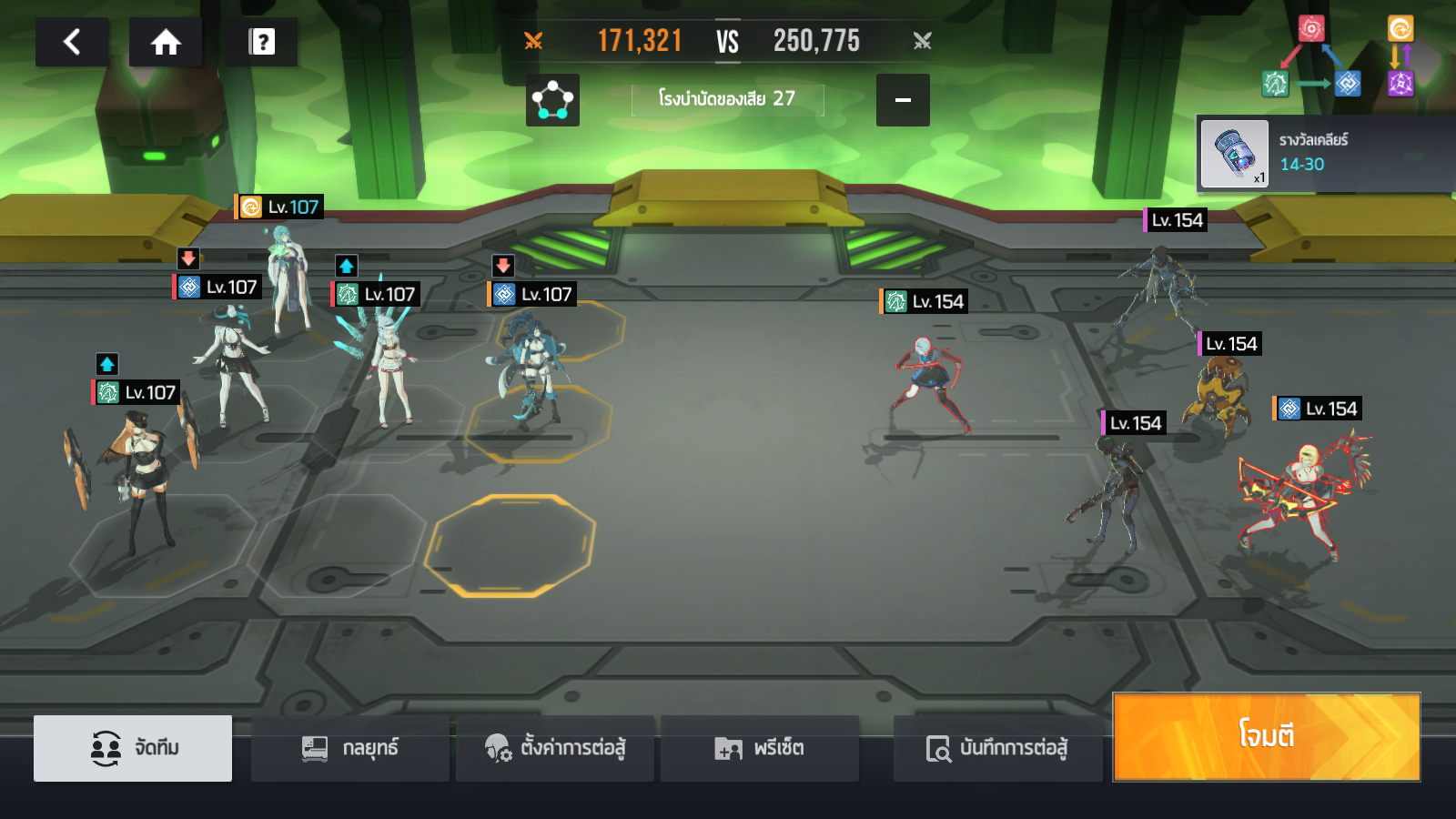Open the กลยุทธ์ strategy tab
Viewport: 1456px width, 819px height.
350,748
